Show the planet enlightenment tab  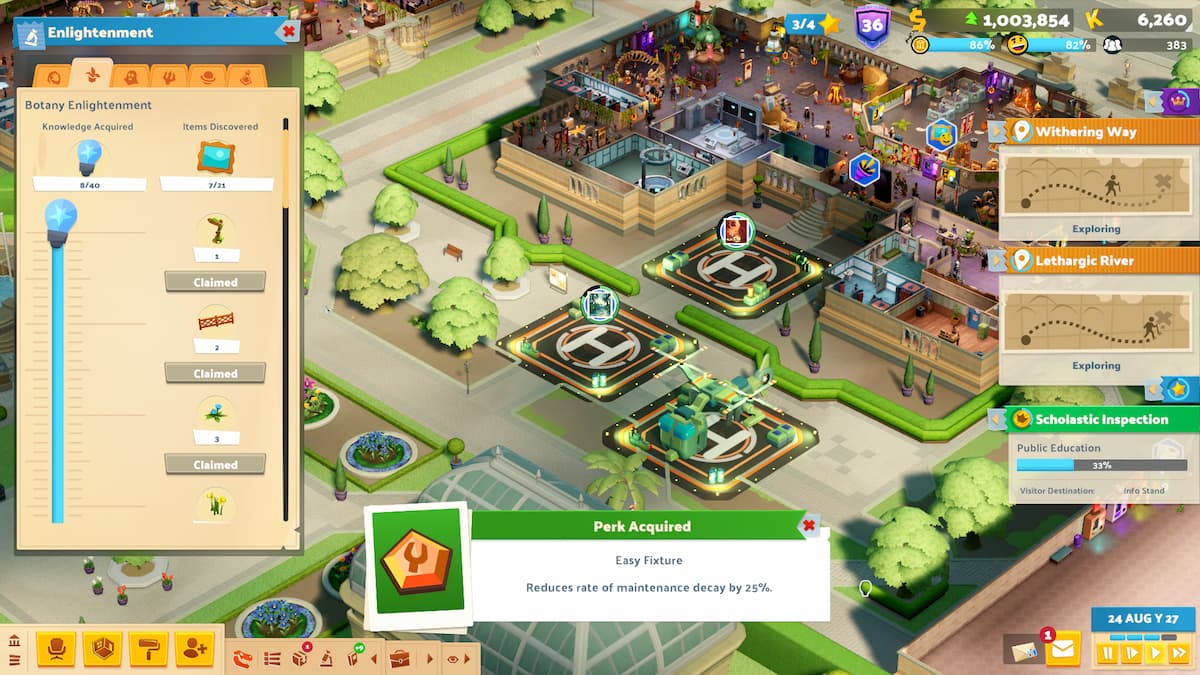[x=207, y=77]
